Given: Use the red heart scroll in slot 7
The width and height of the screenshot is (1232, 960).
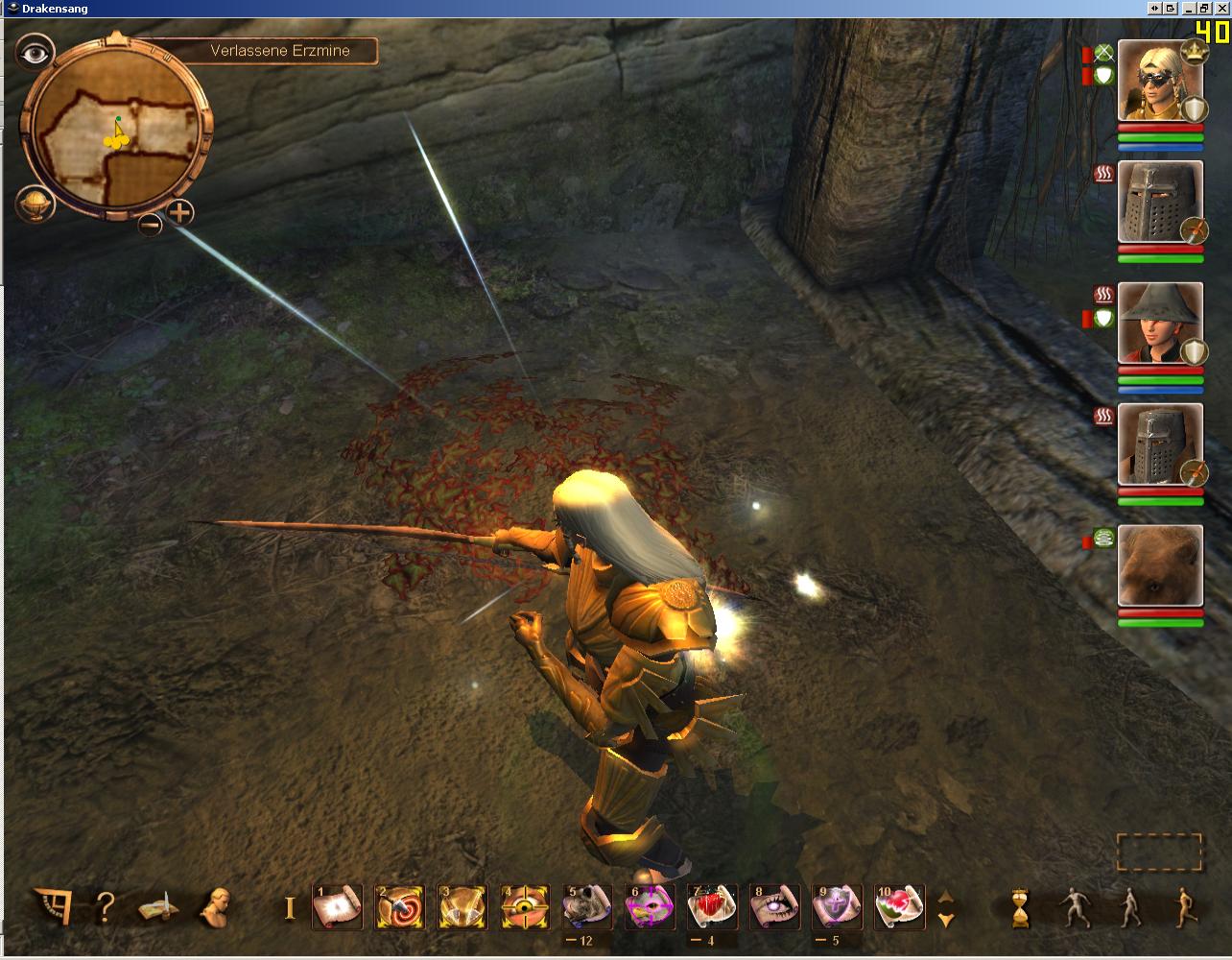Looking at the screenshot, I should tap(712, 906).
